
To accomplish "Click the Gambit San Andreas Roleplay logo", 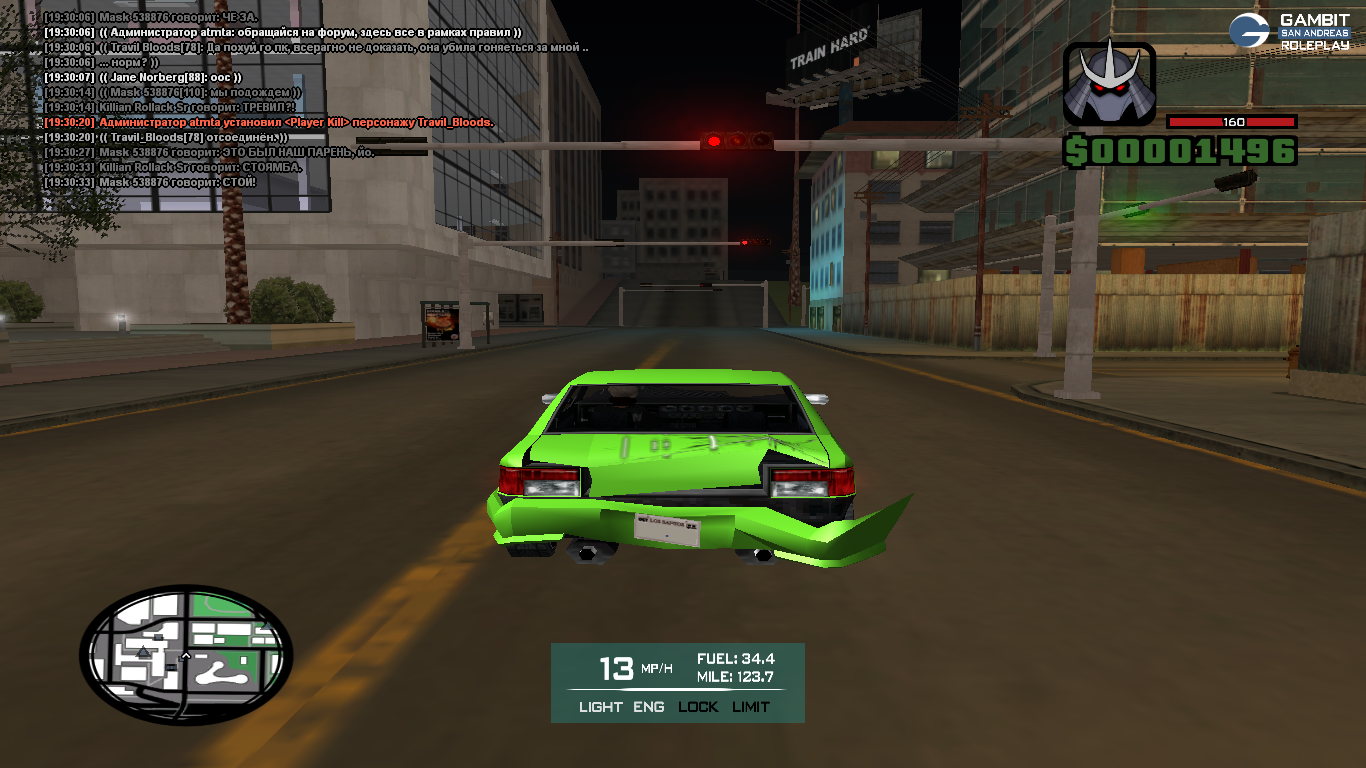I will click(x=1289, y=32).
